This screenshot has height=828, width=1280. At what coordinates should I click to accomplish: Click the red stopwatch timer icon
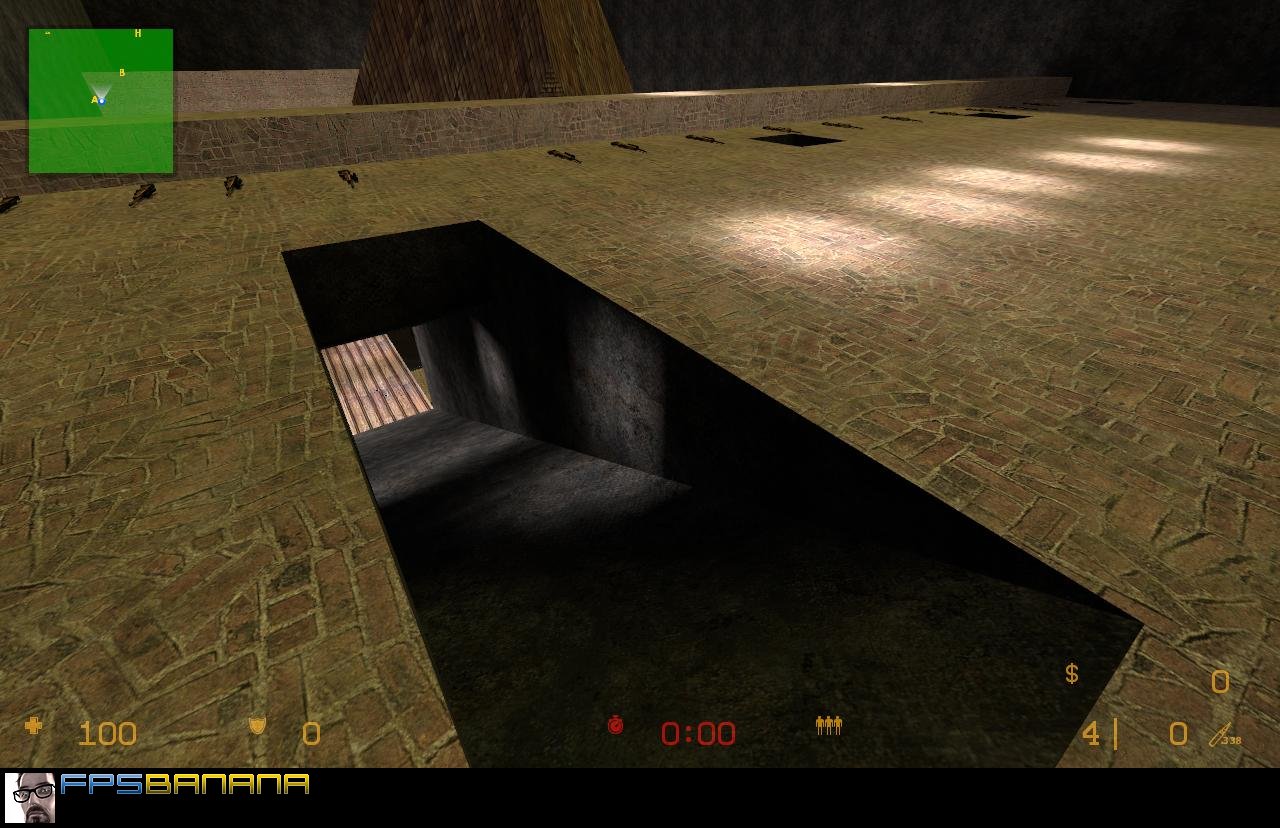tap(617, 728)
